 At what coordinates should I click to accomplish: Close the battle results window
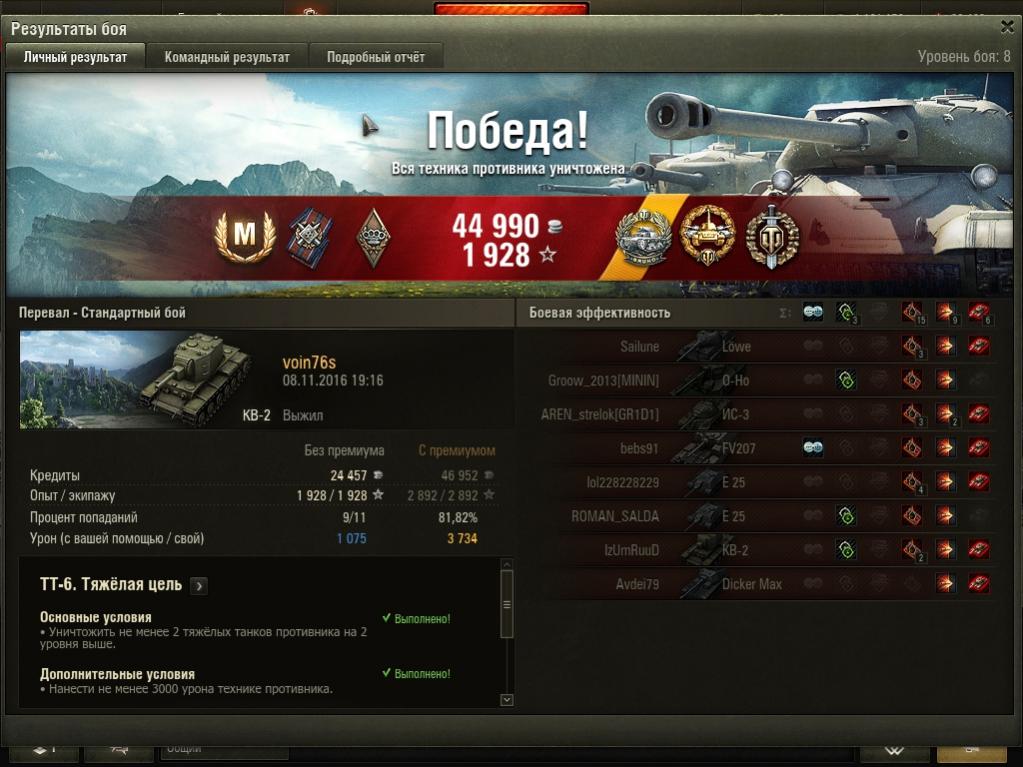[x=1006, y=28]
